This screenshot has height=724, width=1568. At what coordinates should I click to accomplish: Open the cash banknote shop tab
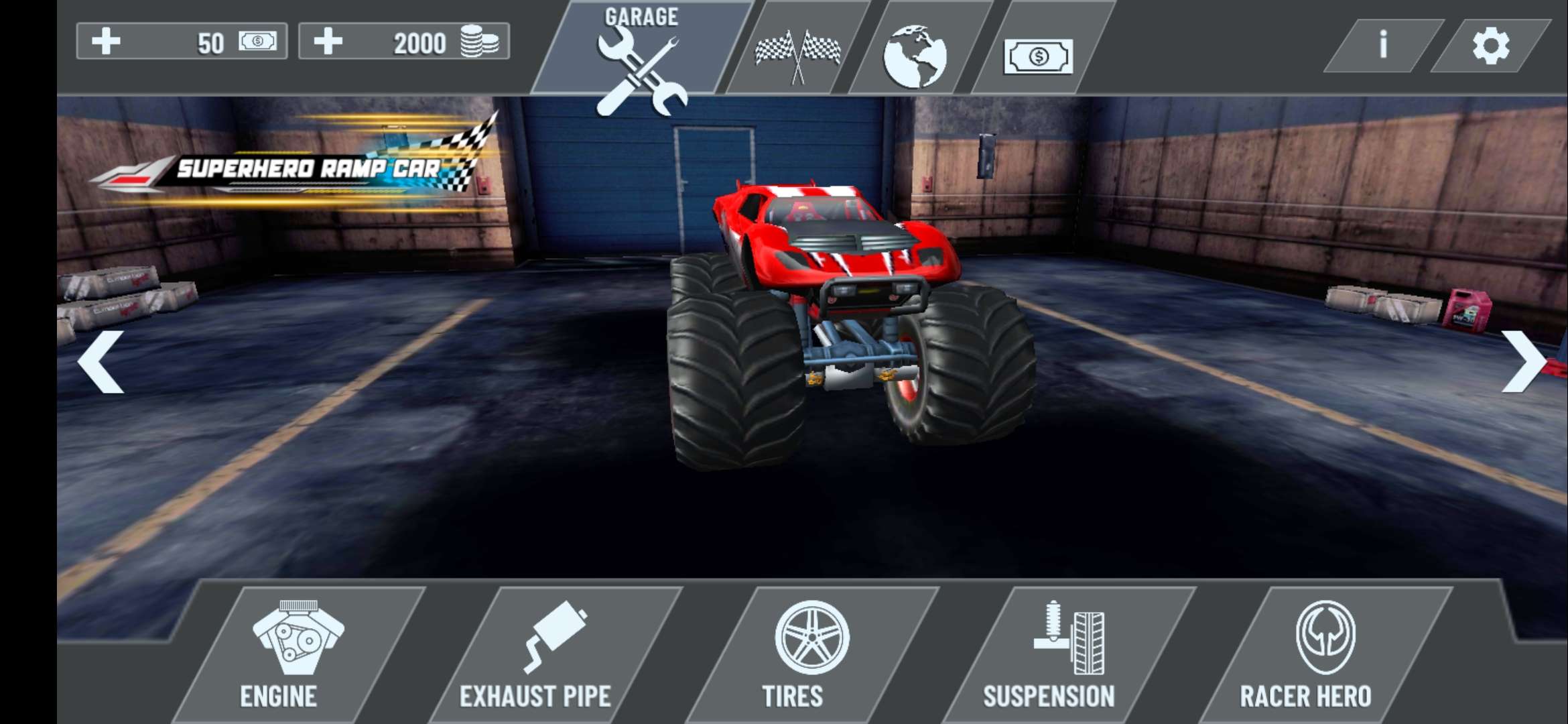pos(1038,56)
